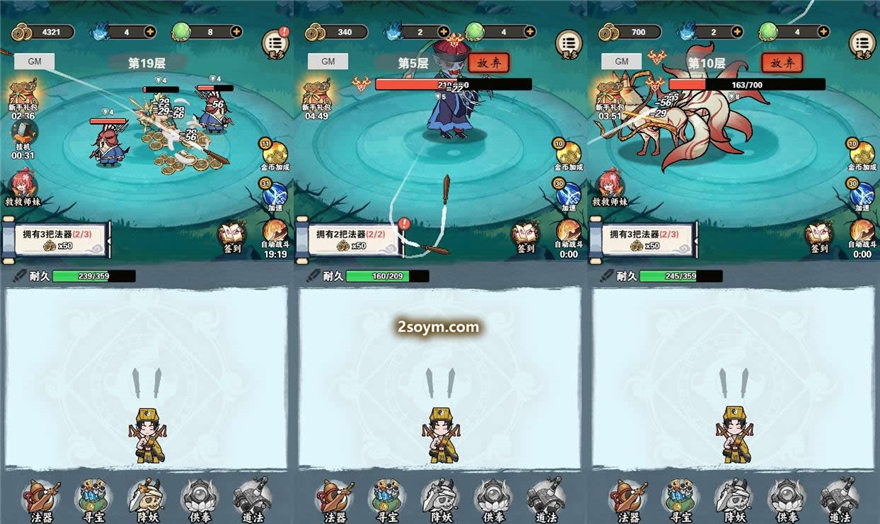The image size is (880, 524).
Task: Click 放弃 button on the 第5层 screen
Action: (488, 62)
